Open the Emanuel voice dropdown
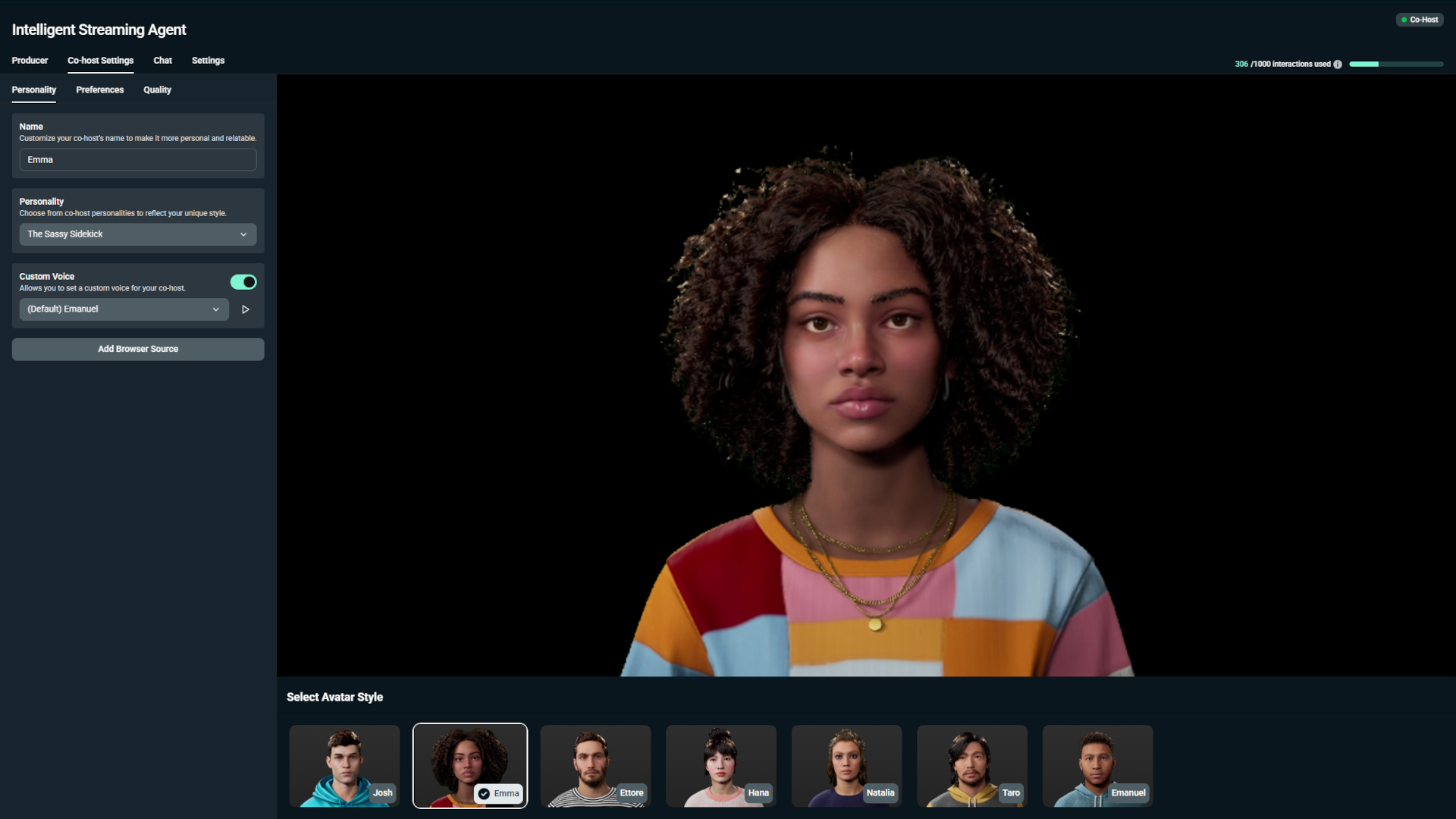 (x=124, y=309)
